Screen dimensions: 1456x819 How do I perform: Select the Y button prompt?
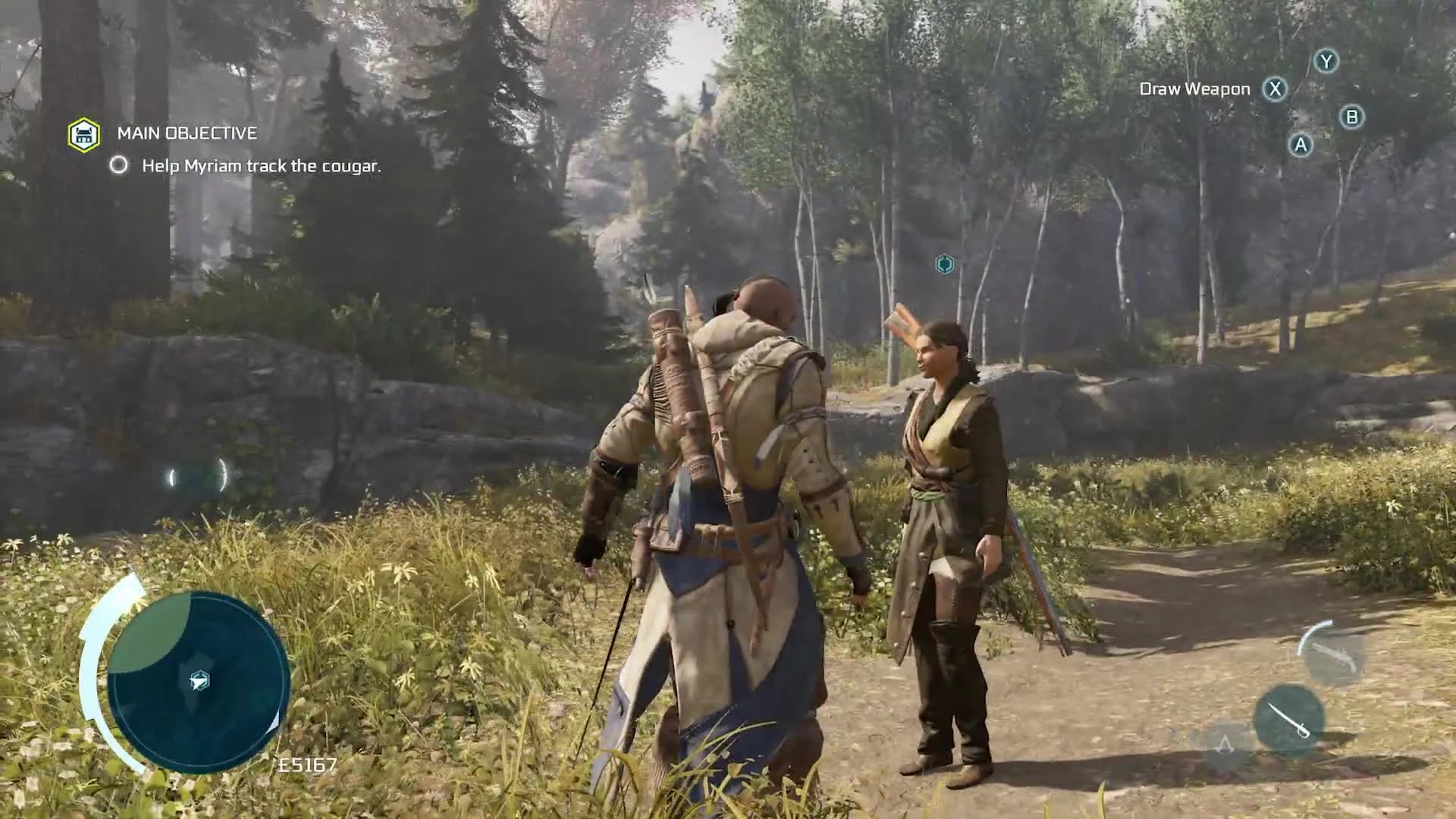(1326, 62)
